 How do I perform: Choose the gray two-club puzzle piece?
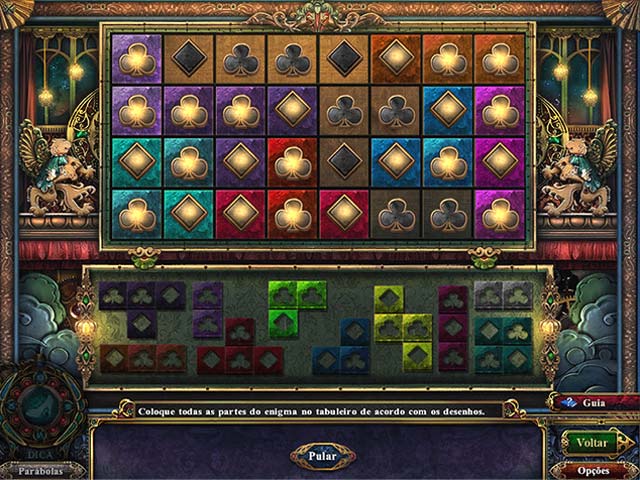coord(503,294)
